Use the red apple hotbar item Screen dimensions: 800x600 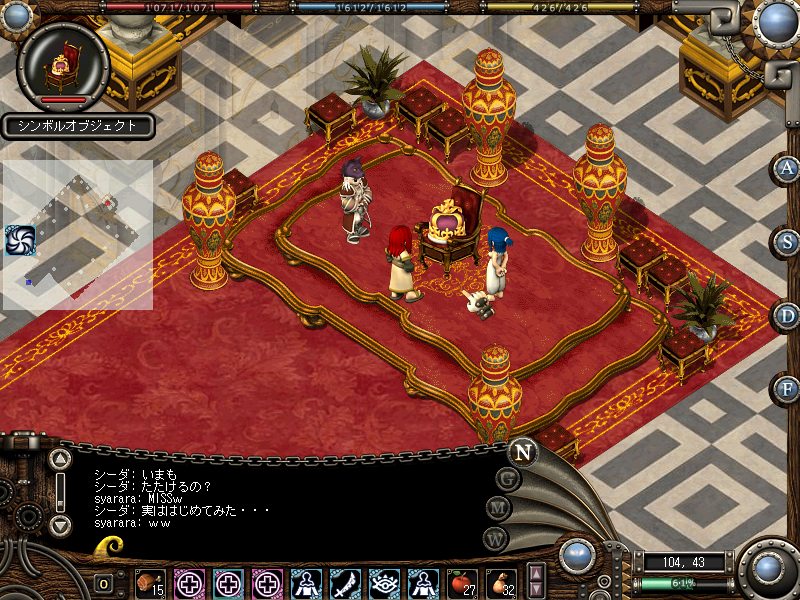click(x=461, y=583)
